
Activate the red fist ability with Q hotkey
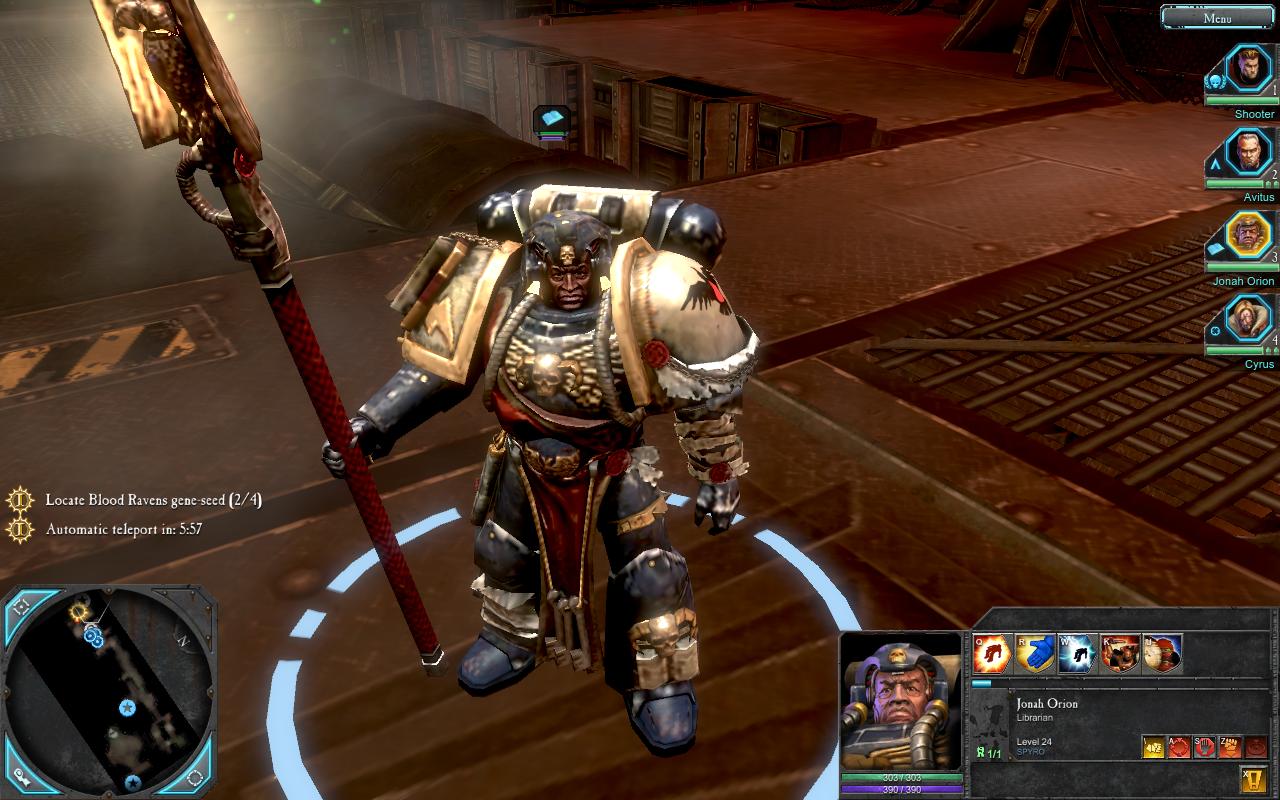(992, 654)
